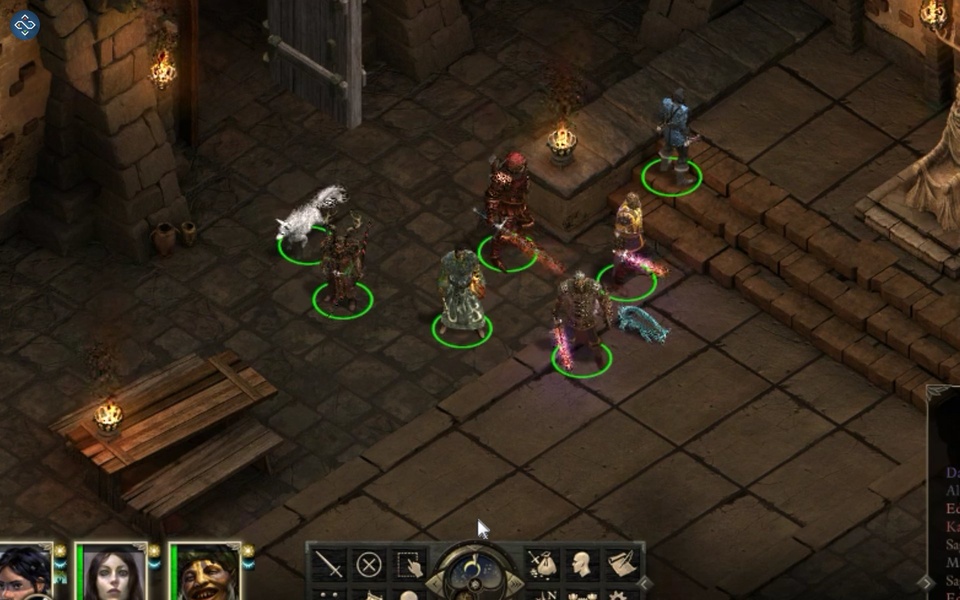960x600 pixels.
Task: Click the central day-night clock dial
Action: (x=474, y=574)
